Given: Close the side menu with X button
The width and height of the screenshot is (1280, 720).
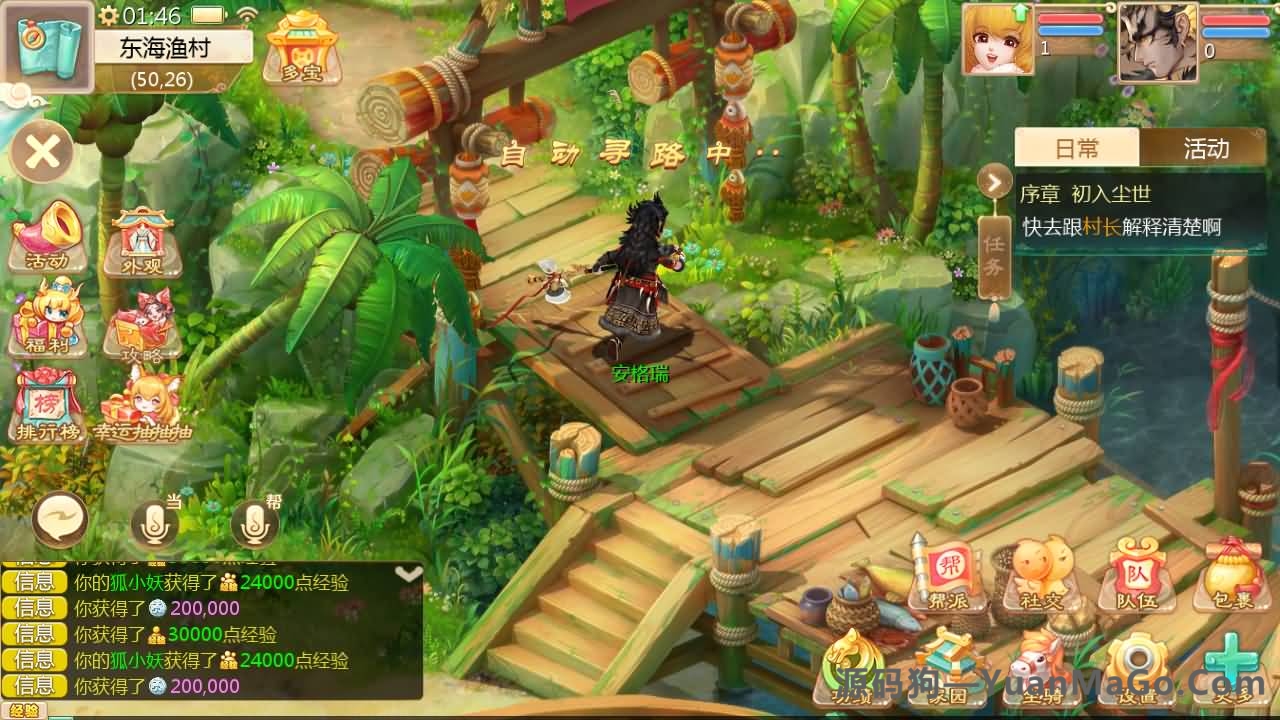Looking at the screenshot, I should click(42, 152).
